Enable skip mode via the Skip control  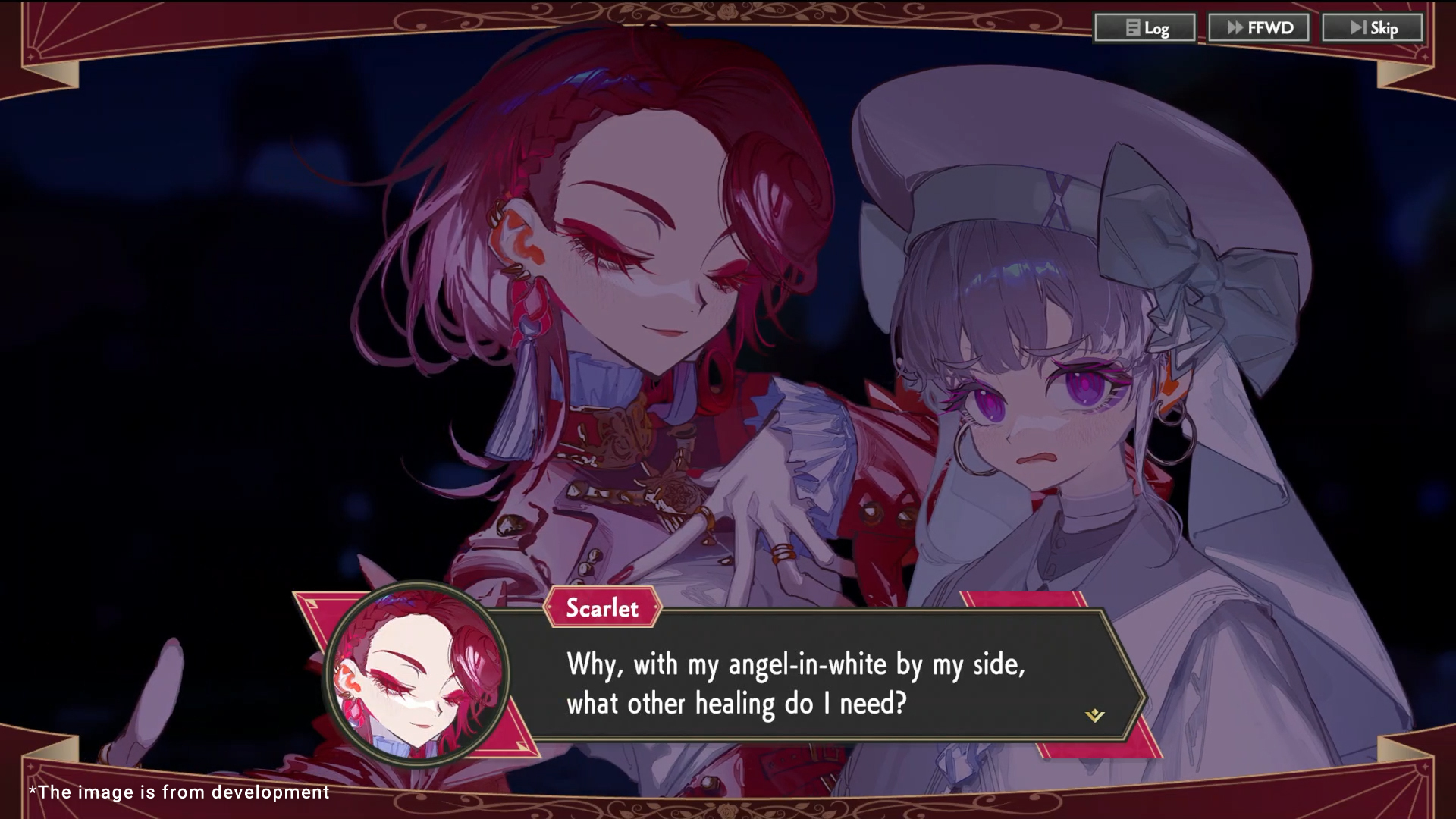[1371, 28]
